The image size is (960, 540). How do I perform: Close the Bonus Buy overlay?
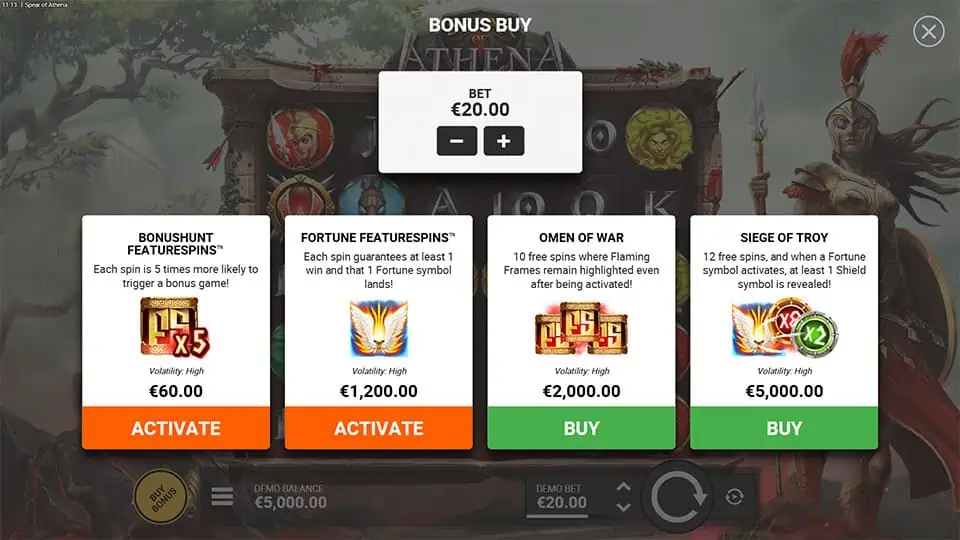928,32
